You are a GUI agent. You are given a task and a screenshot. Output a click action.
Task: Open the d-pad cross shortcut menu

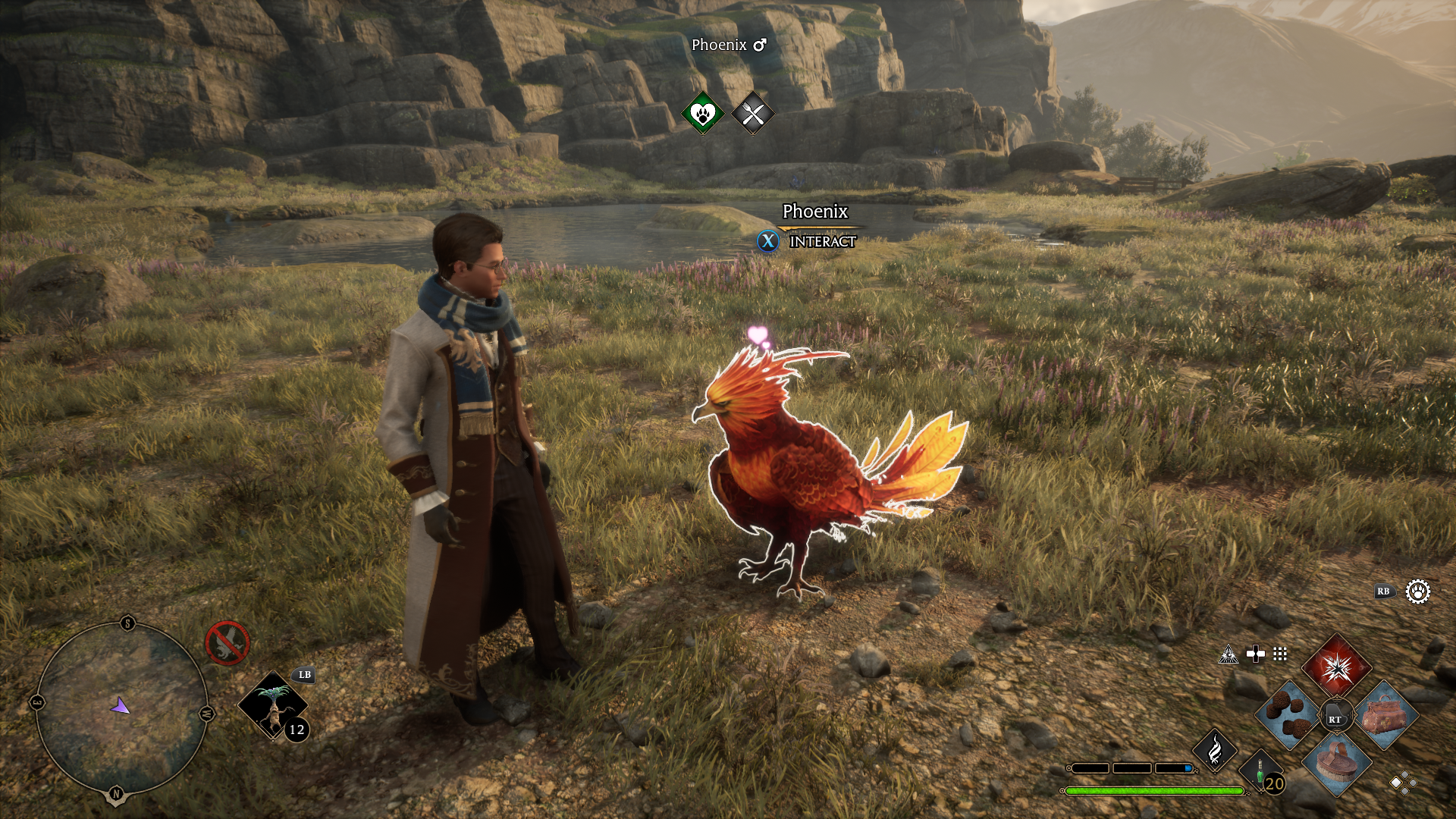(1256, 654)
